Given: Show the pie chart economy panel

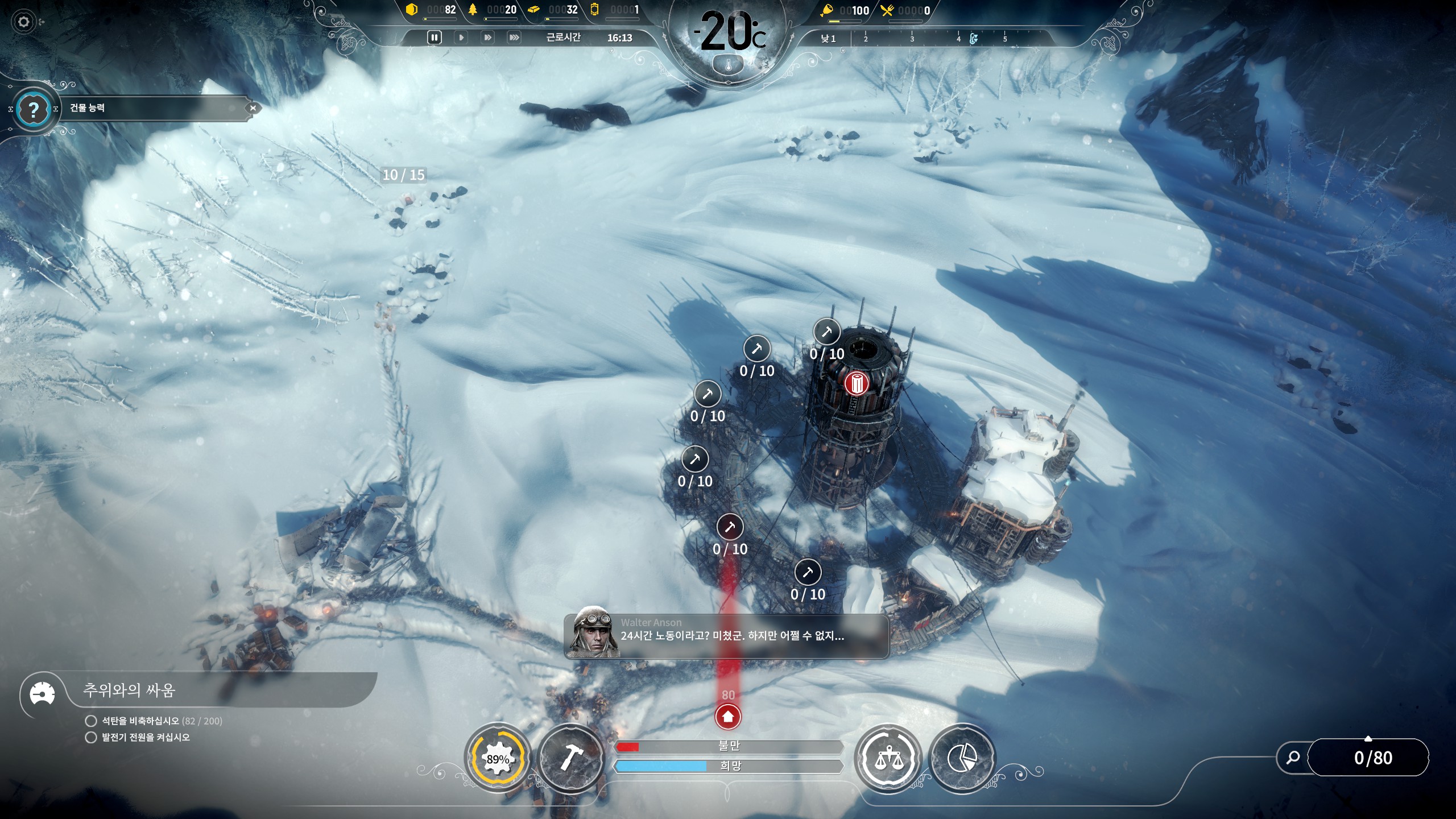Looking at the screenshot, I should tap(962, 758).
